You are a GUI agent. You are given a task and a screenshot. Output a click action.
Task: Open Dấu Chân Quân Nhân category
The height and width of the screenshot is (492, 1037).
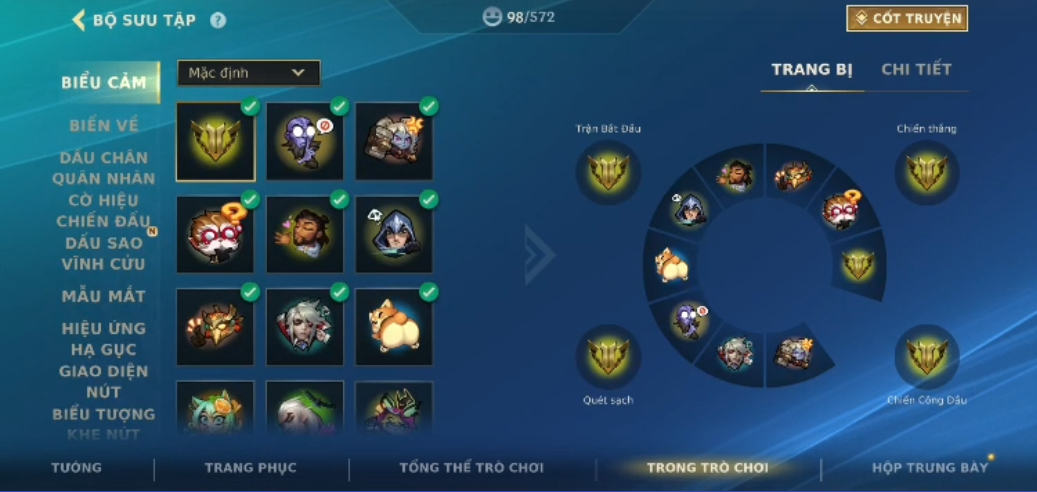tap(104, 168)
